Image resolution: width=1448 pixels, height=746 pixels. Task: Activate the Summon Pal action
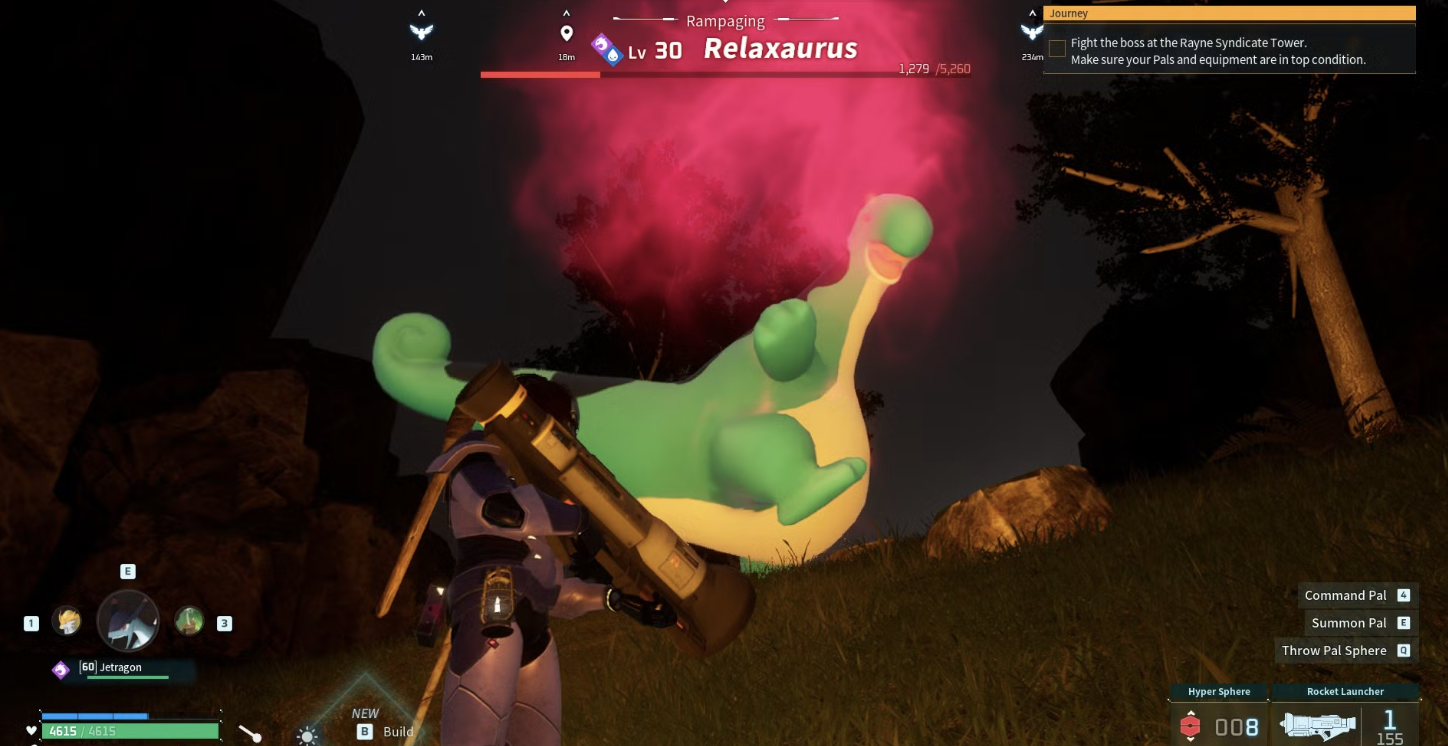click(x=1348, y=623)
